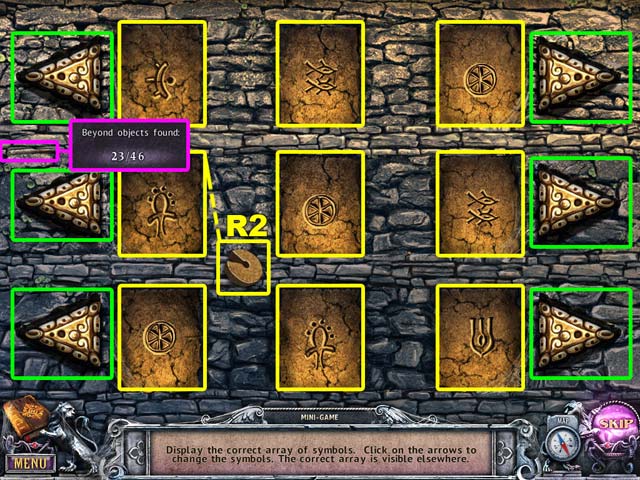This screenshot has height=480, width=640.
Task: Hit the left arrow of the bottom row
Action: pyautogui.click(x=62, y=334)
